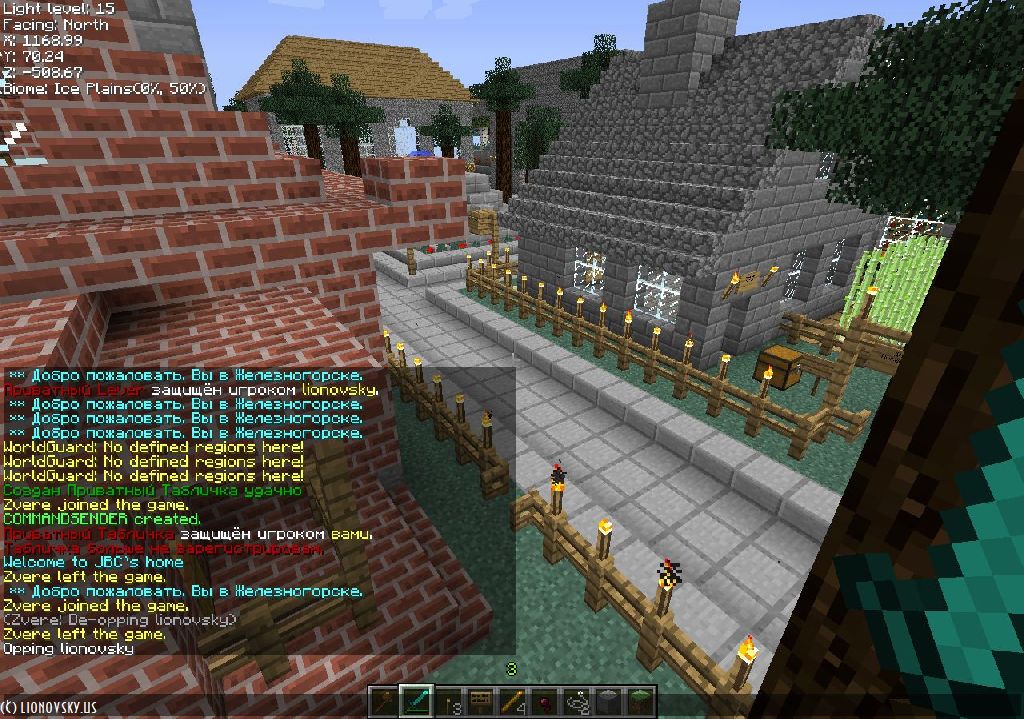The height and width of the screenshot is (719, 1024).
Task: Choose the dark red item slot
Action: pos(544,702)
